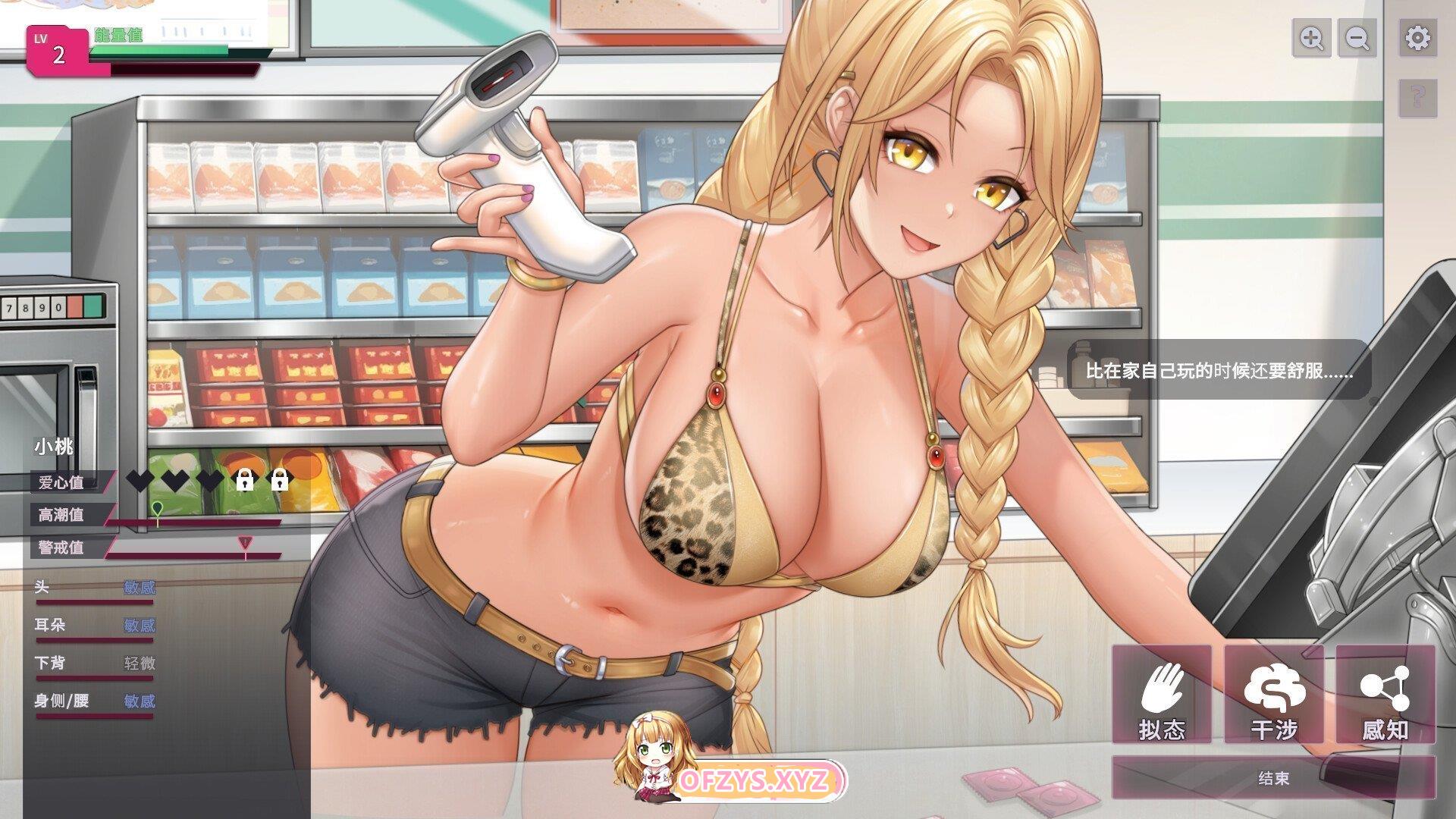Open the gear settings menu

tap(1417, 38)
